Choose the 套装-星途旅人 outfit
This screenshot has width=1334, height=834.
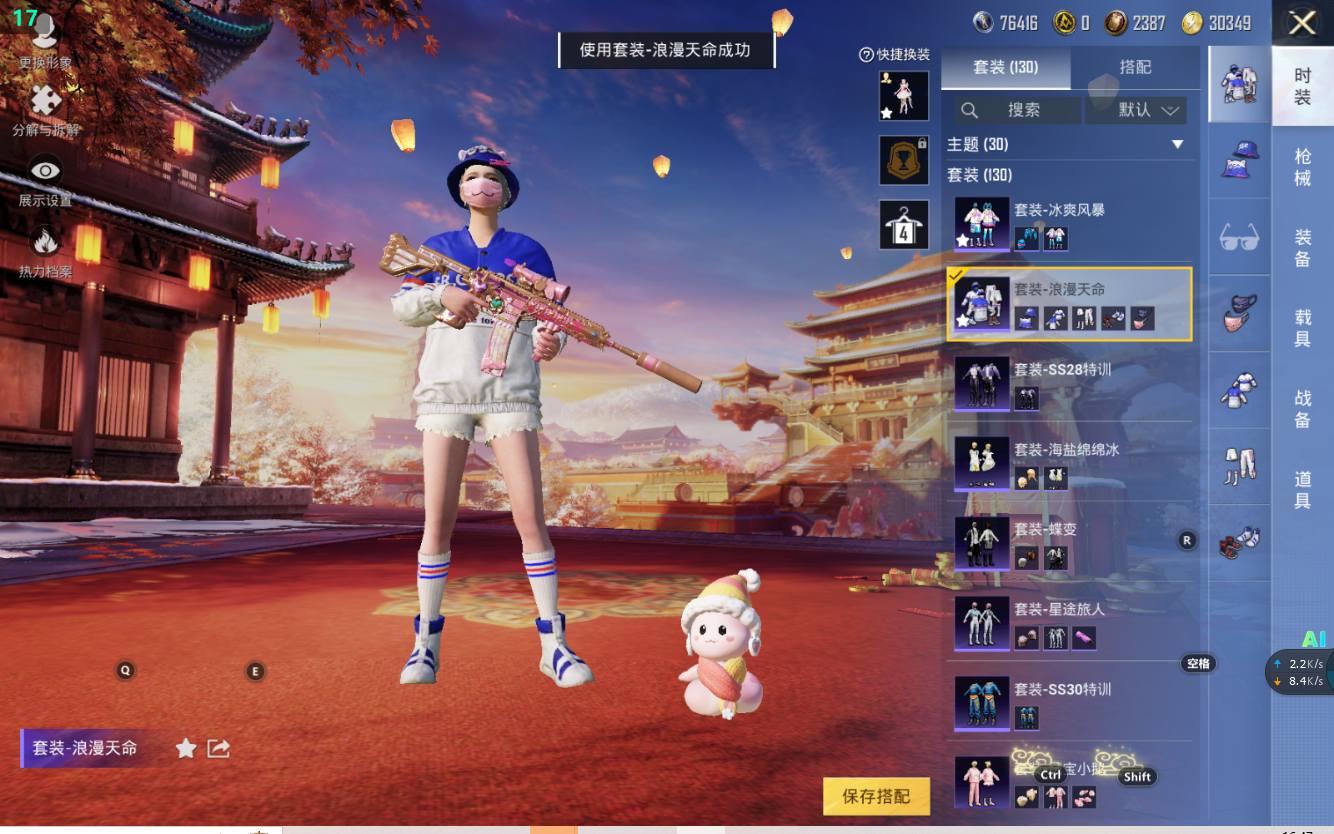coord(1069,623)
